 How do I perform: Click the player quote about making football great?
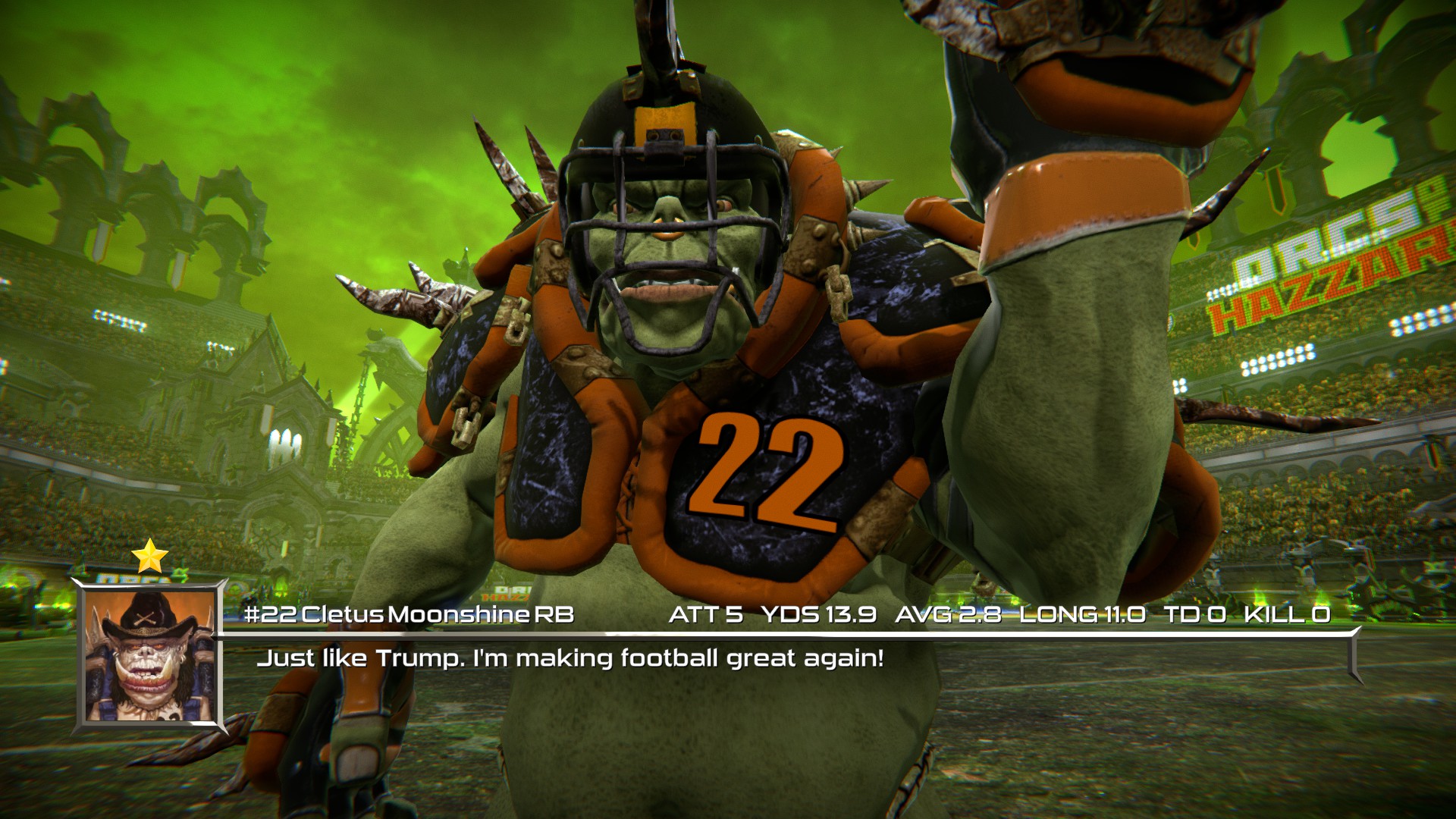coord(571,659)
